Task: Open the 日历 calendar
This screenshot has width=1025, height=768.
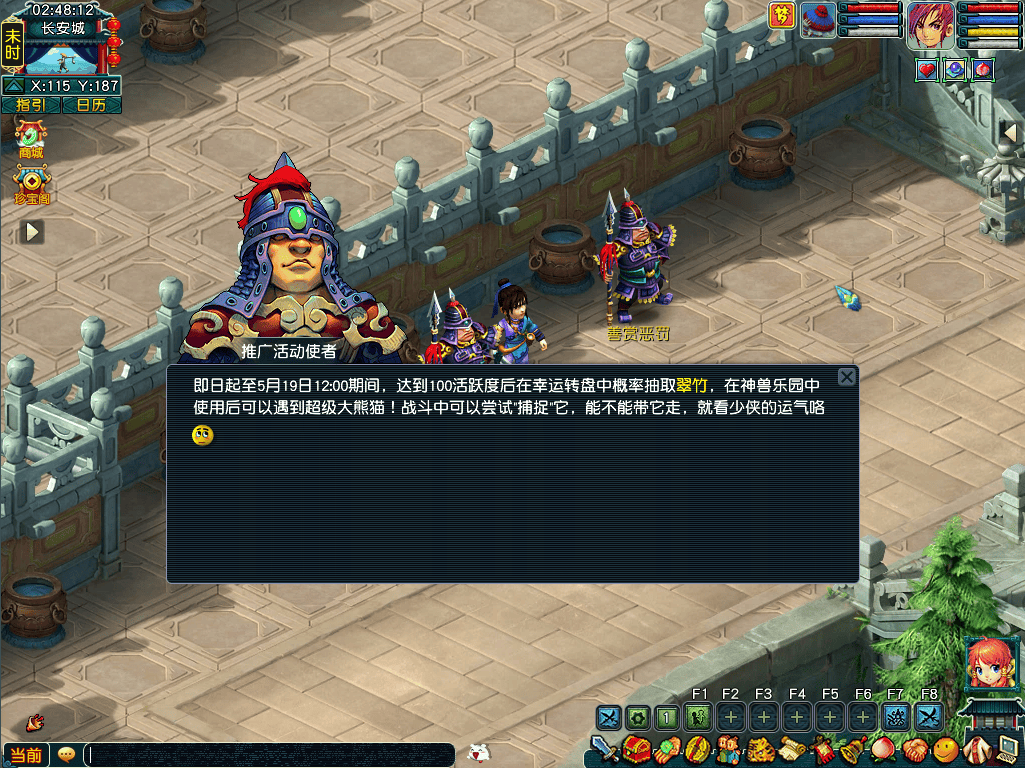Action: click(91, 105)
